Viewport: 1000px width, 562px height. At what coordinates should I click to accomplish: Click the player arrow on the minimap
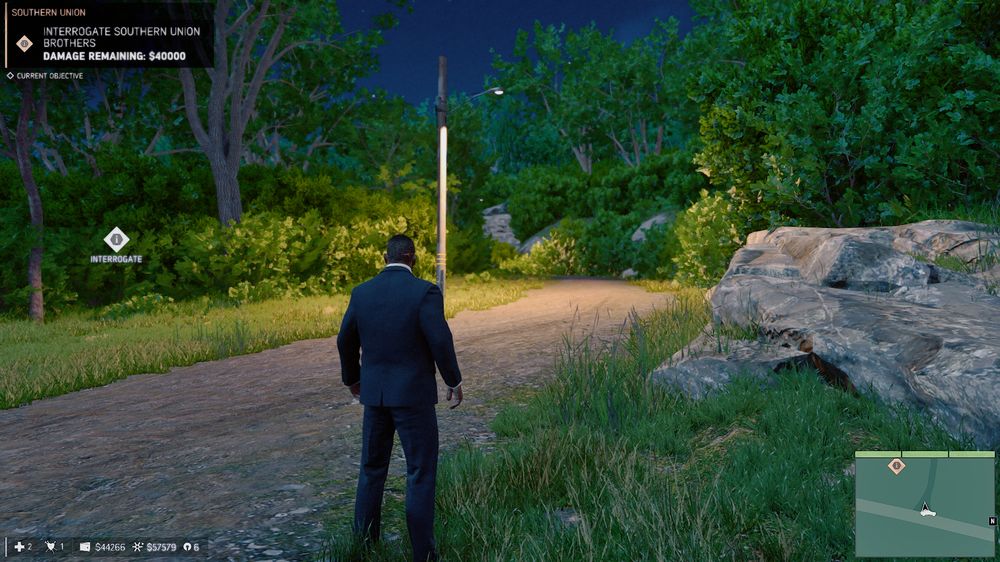point(927,509)
